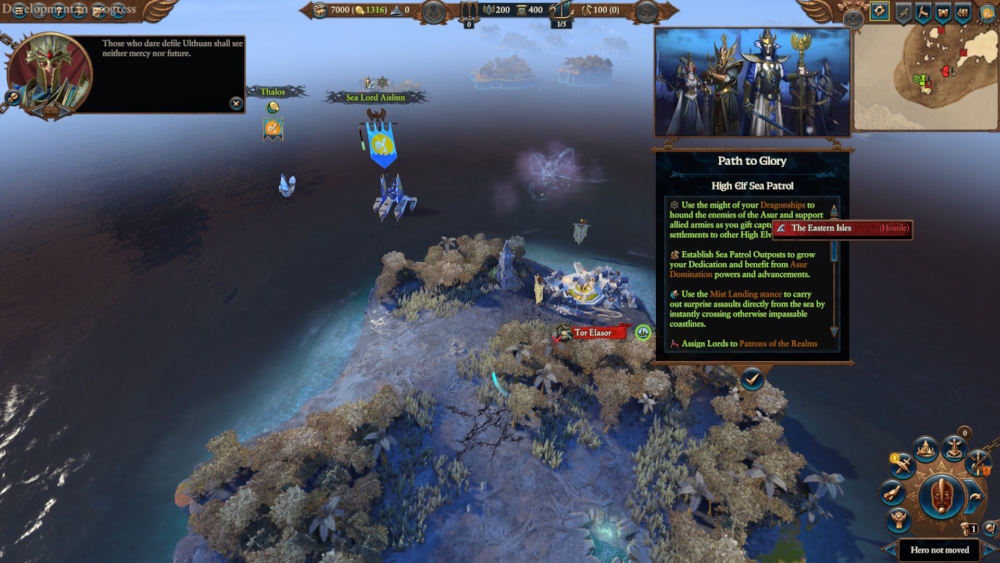
Task: Select the curved arrow next-action button
Action: click(x=974, y=495)
